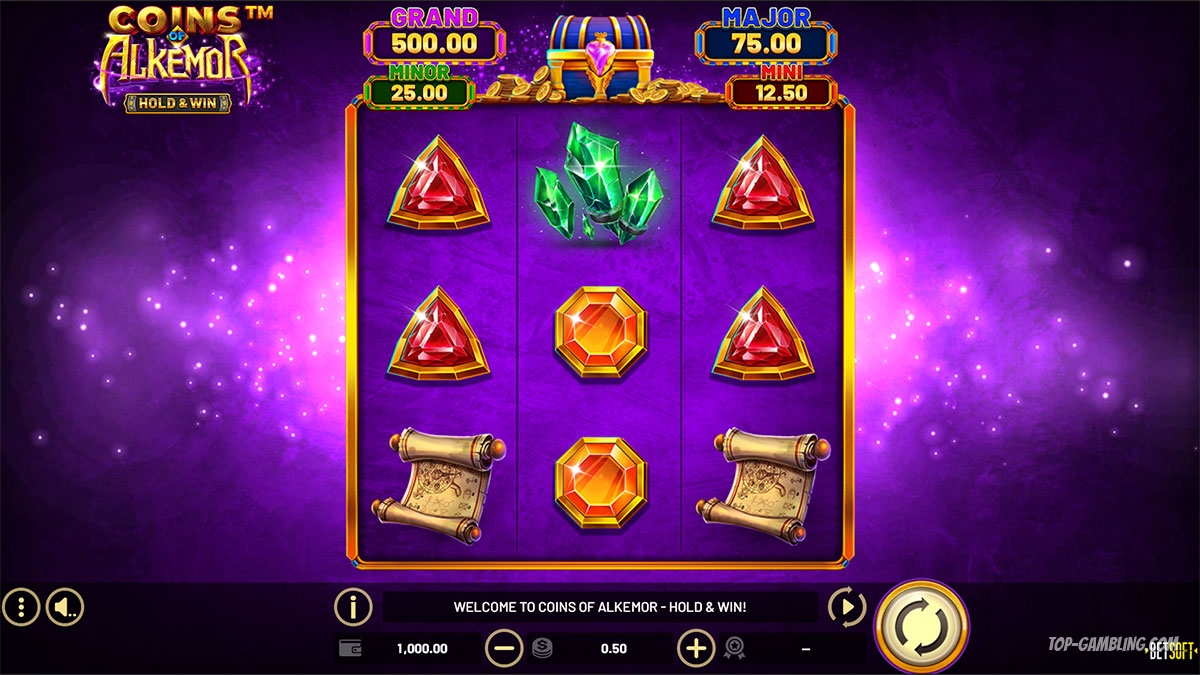Increase the bet with the plus button

pos(696,649)
